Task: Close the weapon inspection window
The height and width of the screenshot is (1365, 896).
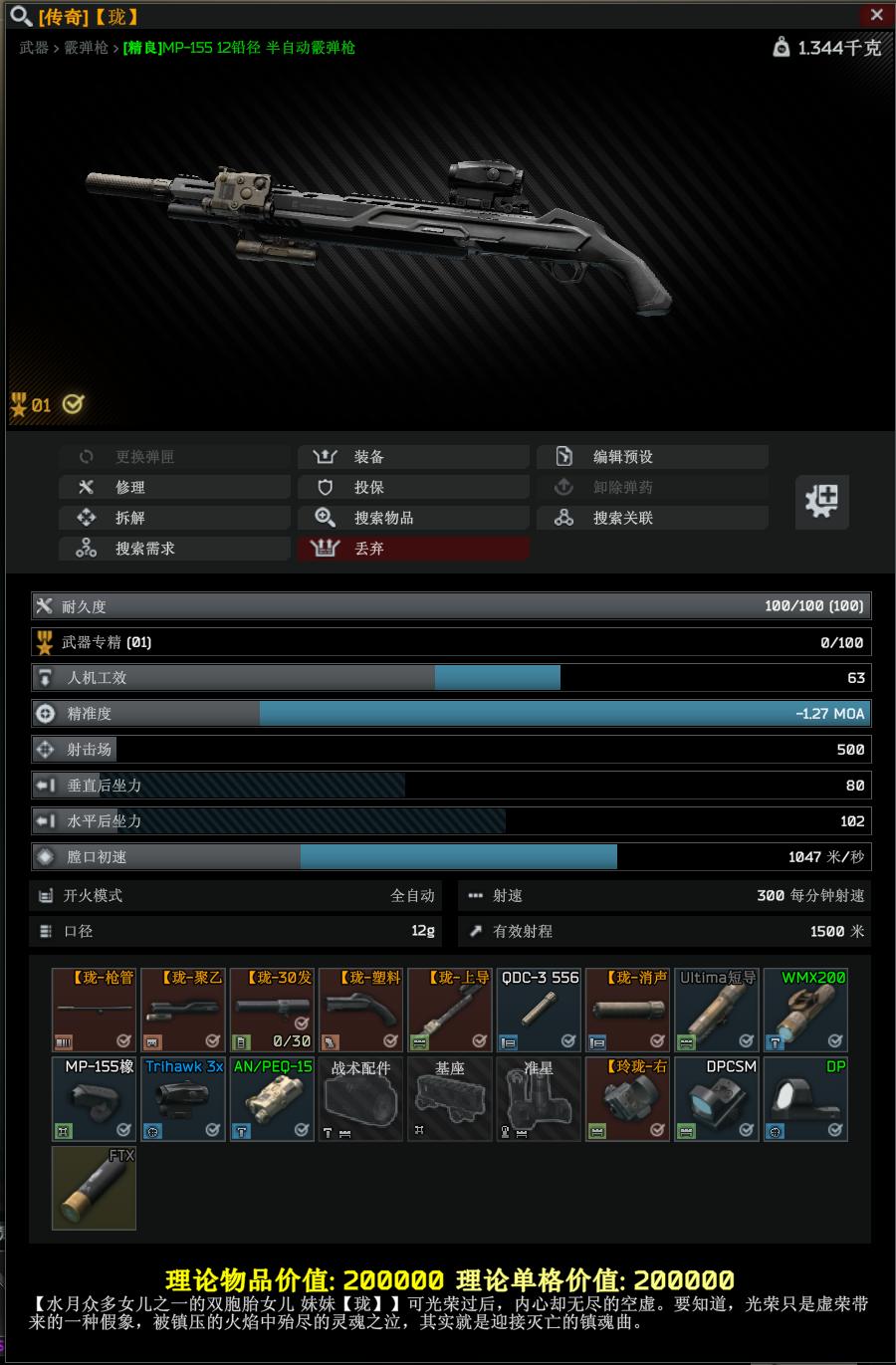Action: point(876,15)
